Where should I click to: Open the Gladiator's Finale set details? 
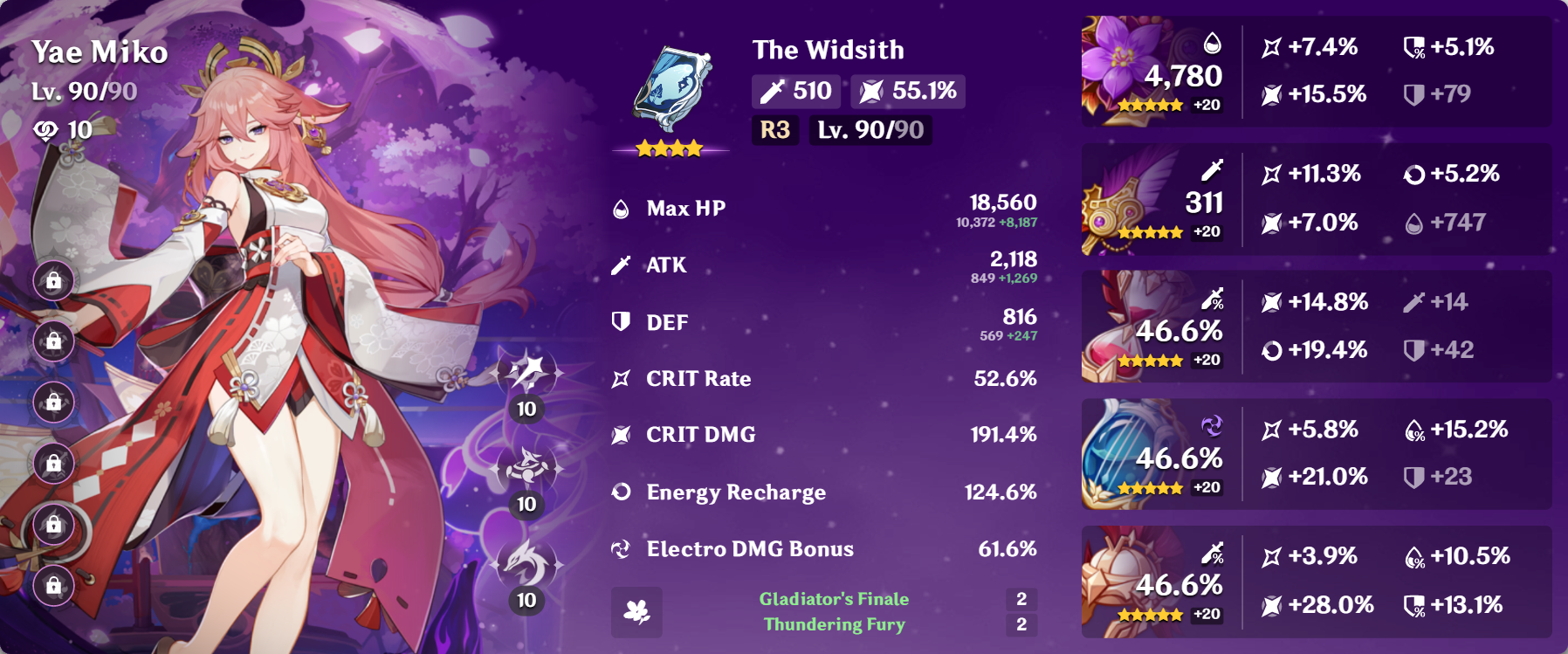[834, 601]
